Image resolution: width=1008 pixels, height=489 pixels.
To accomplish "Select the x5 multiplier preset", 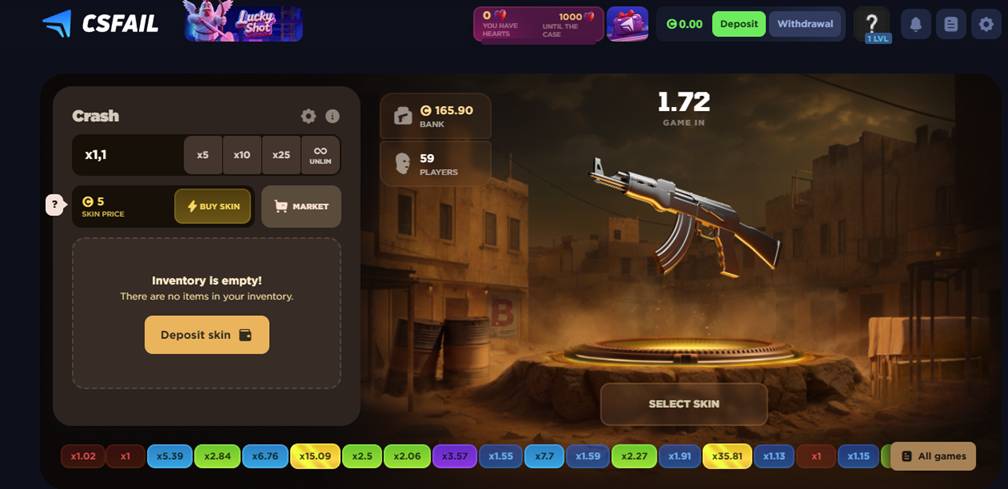I will point(203,155).
